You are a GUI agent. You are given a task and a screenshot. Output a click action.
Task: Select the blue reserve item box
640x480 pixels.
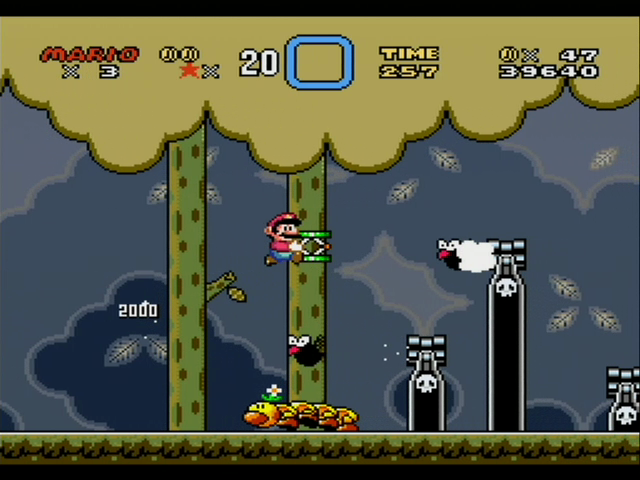319,63
